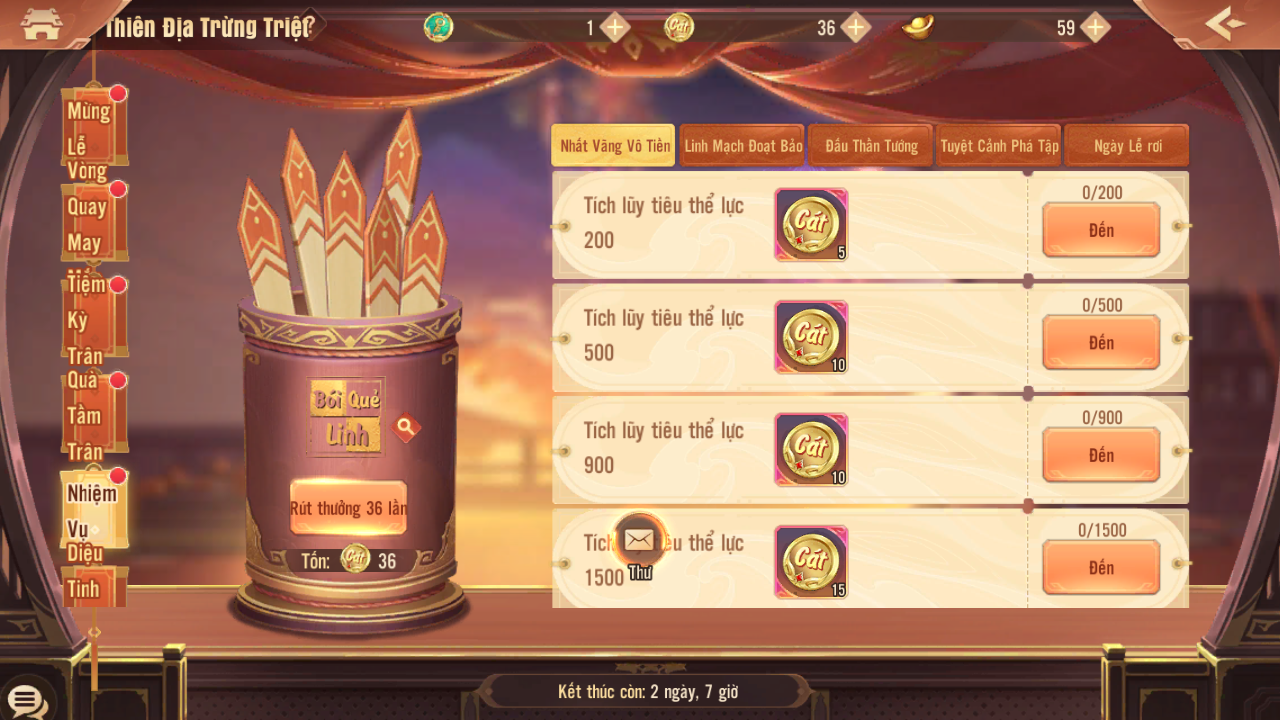Tap Đến on the 900 stamina task

click(x=1101, y=456)
